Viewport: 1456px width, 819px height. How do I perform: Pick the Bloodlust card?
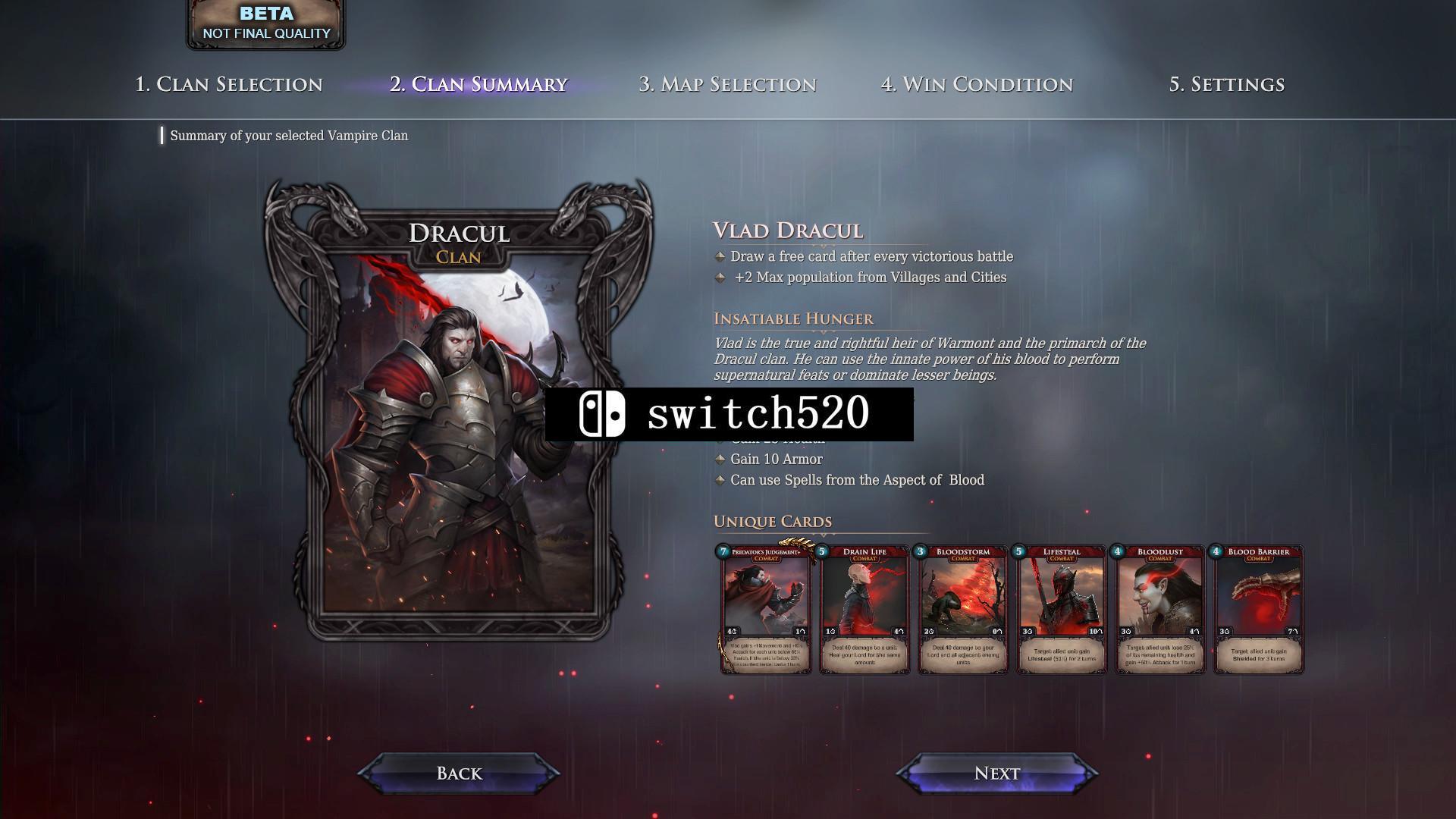pyautogui.click(x=1160, y=609)
